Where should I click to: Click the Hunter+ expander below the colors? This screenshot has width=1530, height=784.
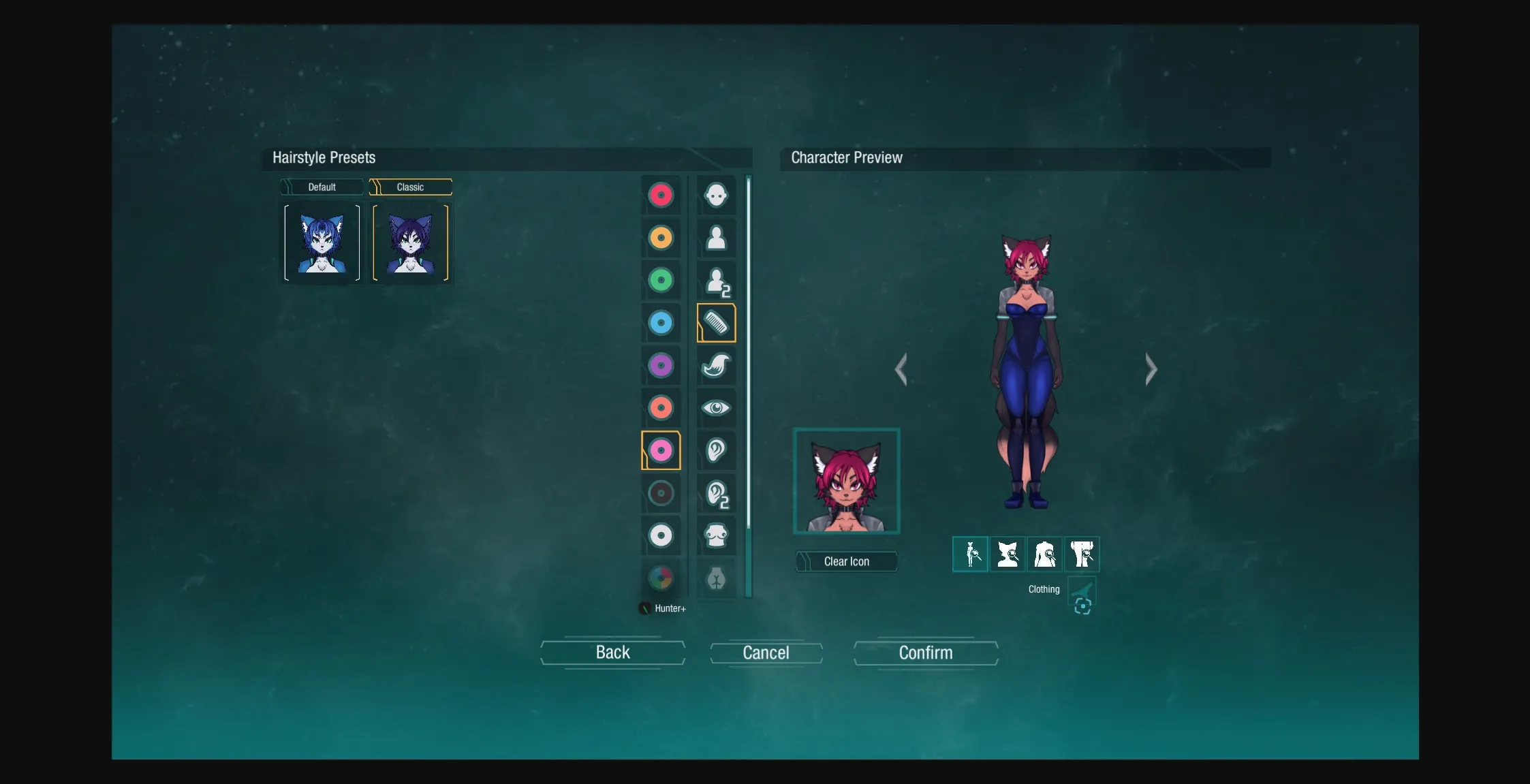(661, 608)
